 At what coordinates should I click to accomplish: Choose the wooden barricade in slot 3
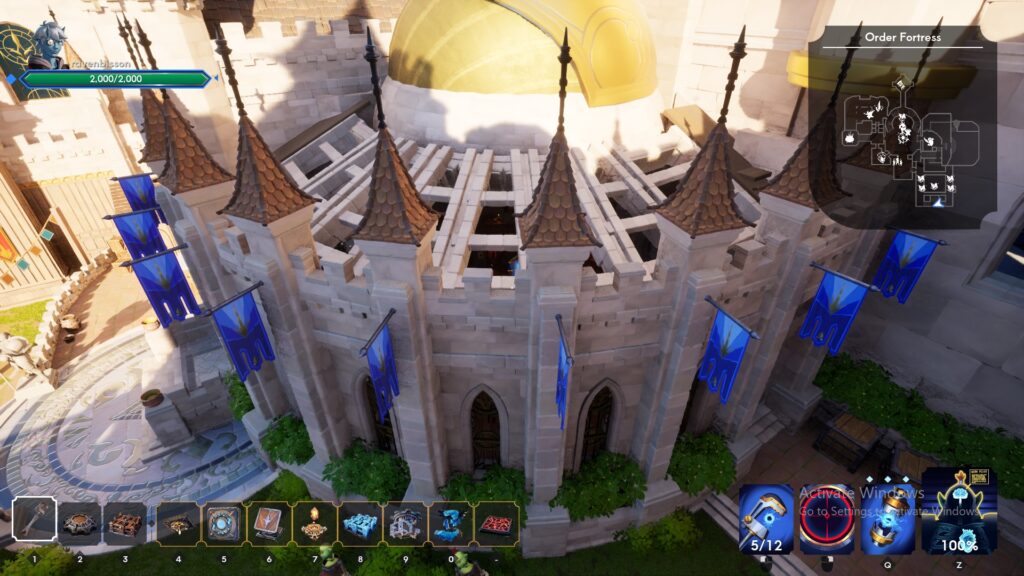(x=124, y=523)
